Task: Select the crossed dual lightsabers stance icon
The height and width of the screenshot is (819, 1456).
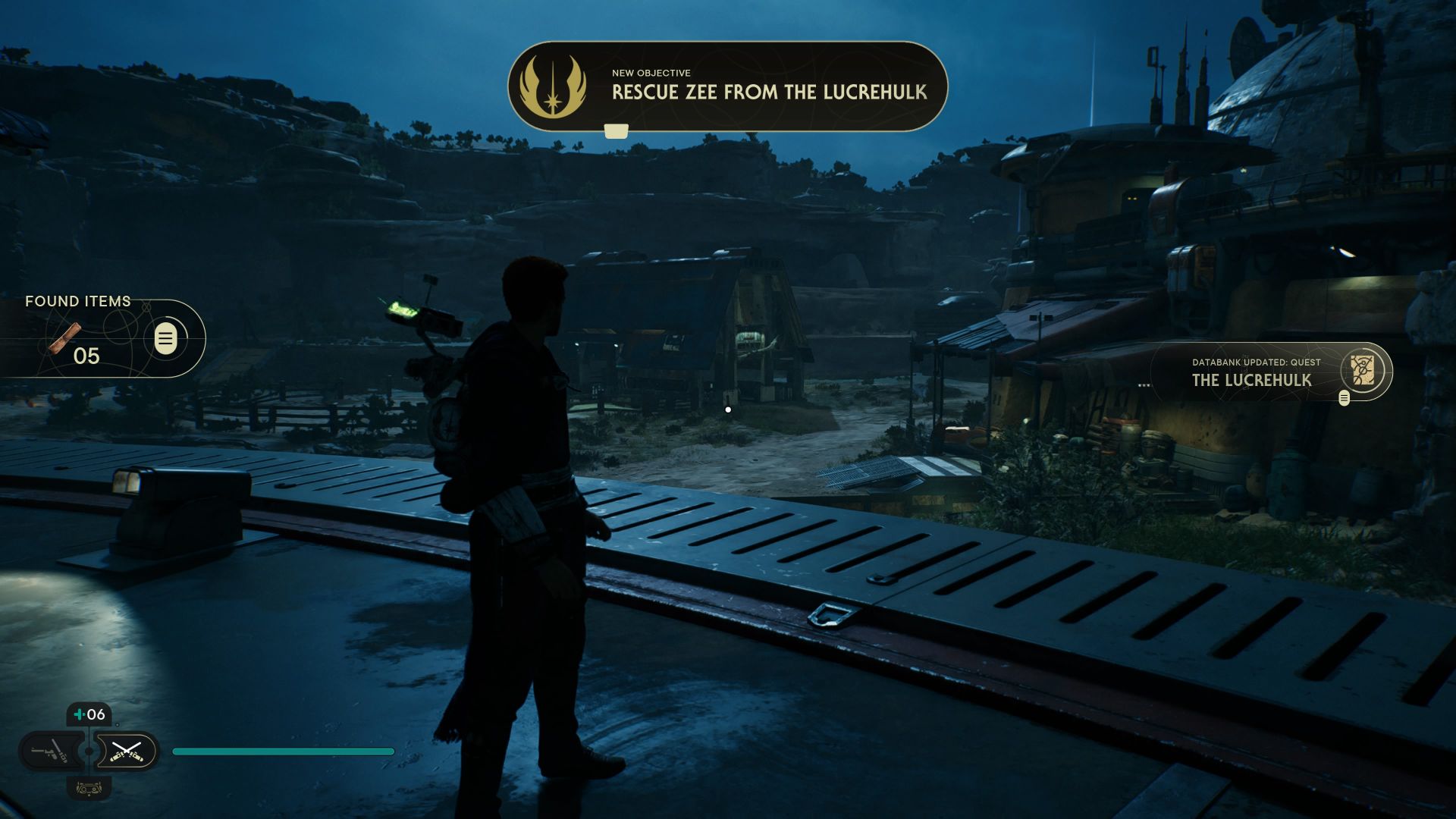Action: click(127, 752)
